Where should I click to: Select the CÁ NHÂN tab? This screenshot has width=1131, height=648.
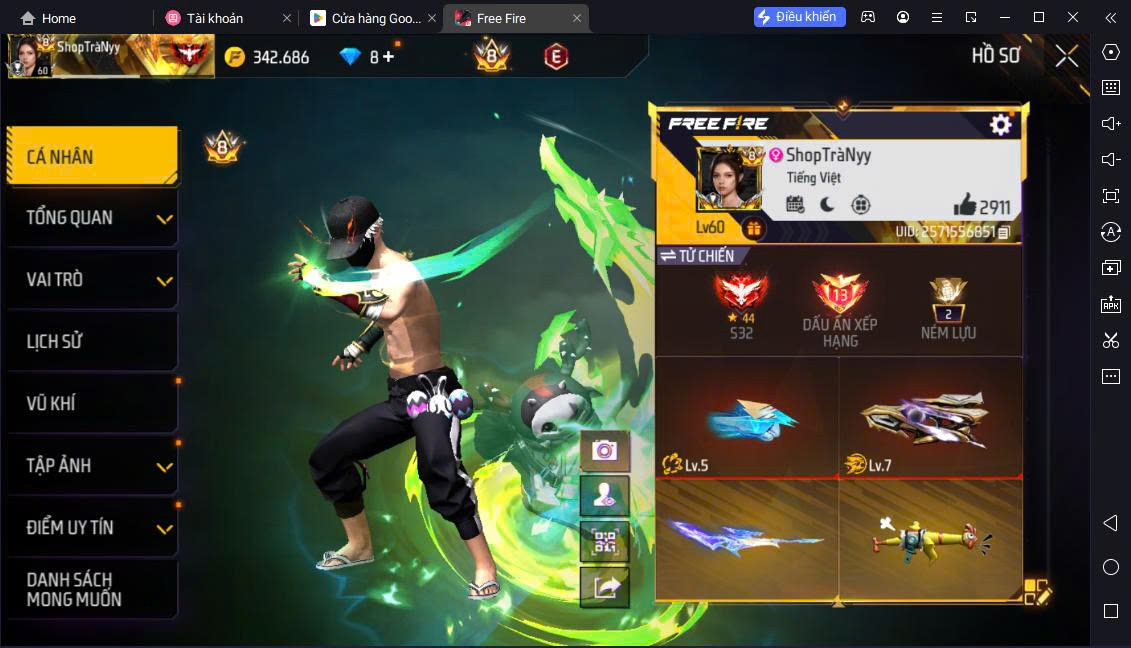pyautogui.click(x=92, y=156)
